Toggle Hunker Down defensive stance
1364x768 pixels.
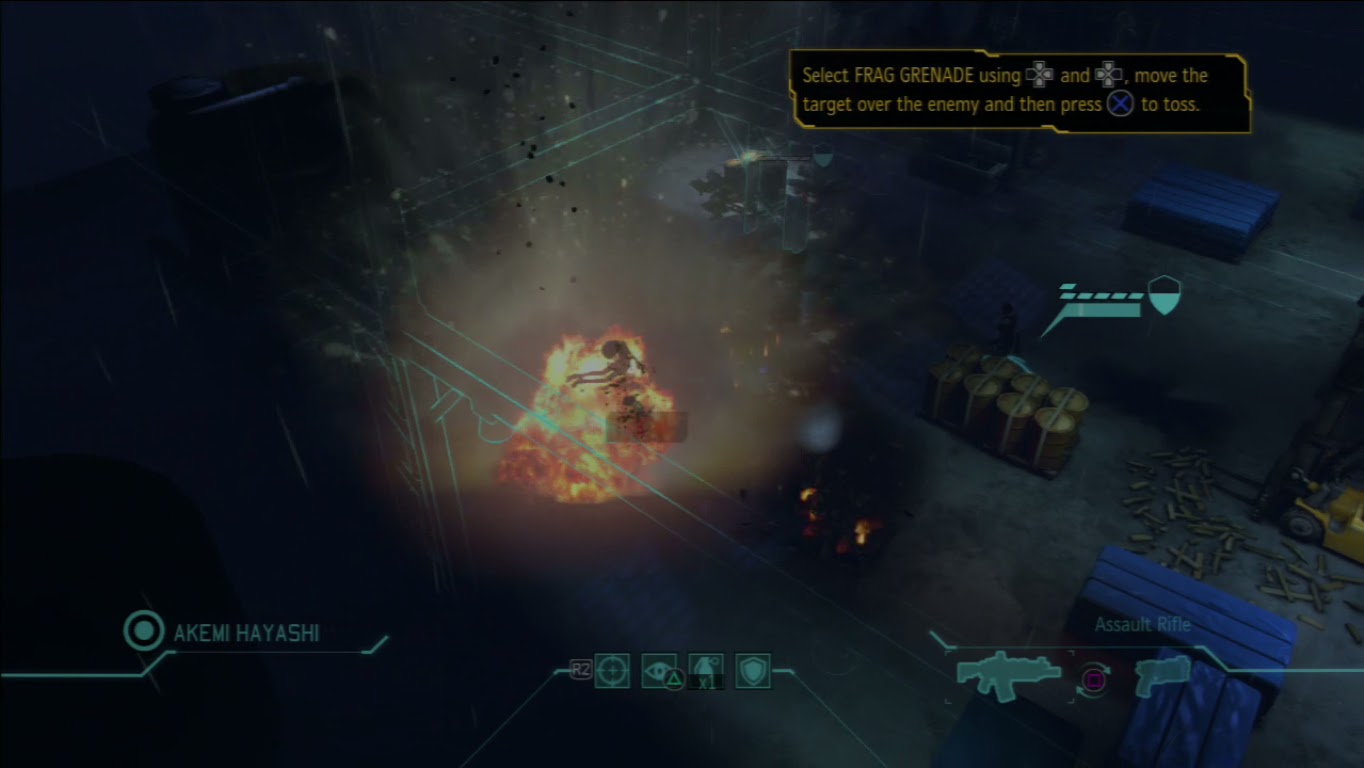[x=753, y=668]
